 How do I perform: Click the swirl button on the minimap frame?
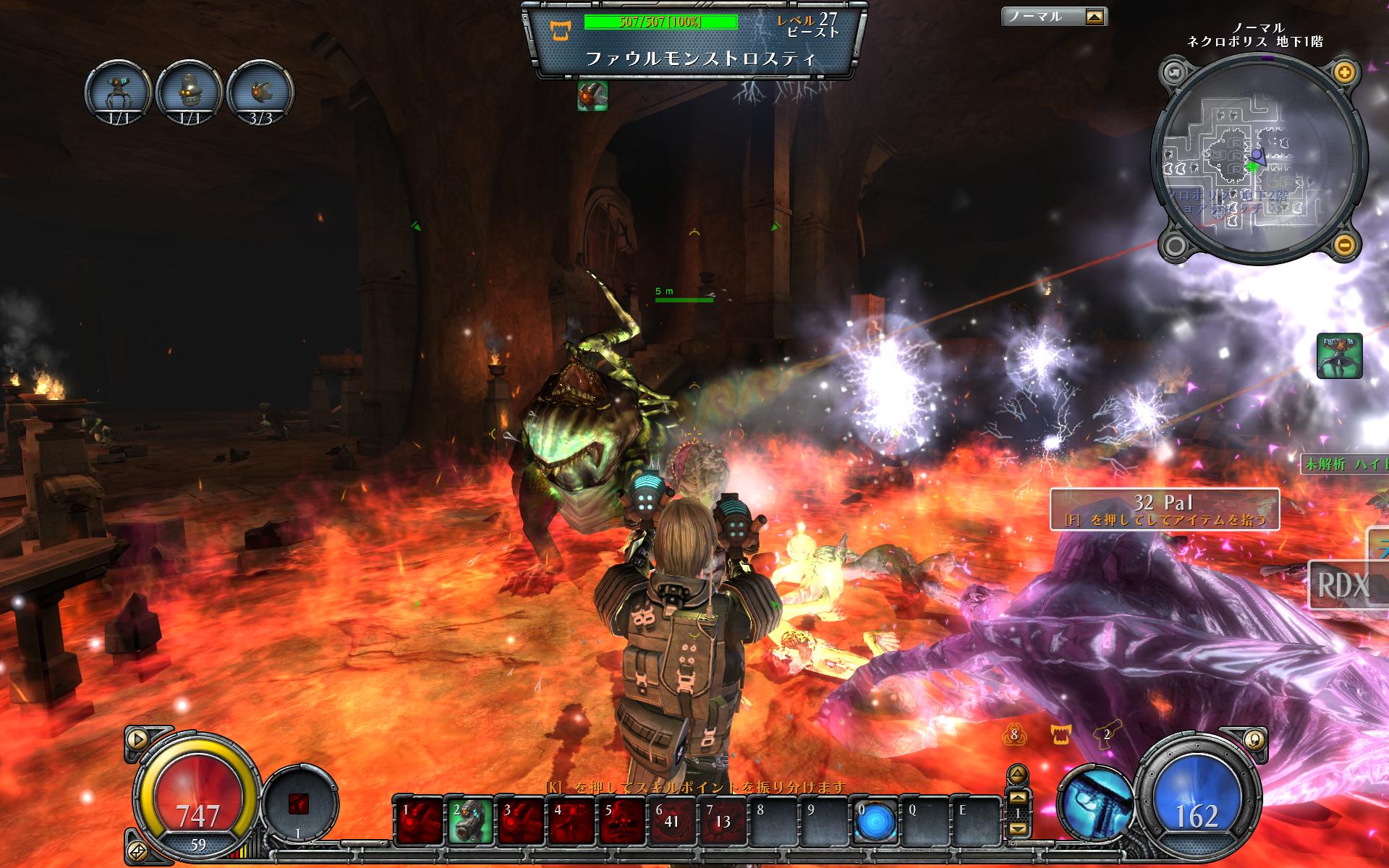(x=1173, y=72)
